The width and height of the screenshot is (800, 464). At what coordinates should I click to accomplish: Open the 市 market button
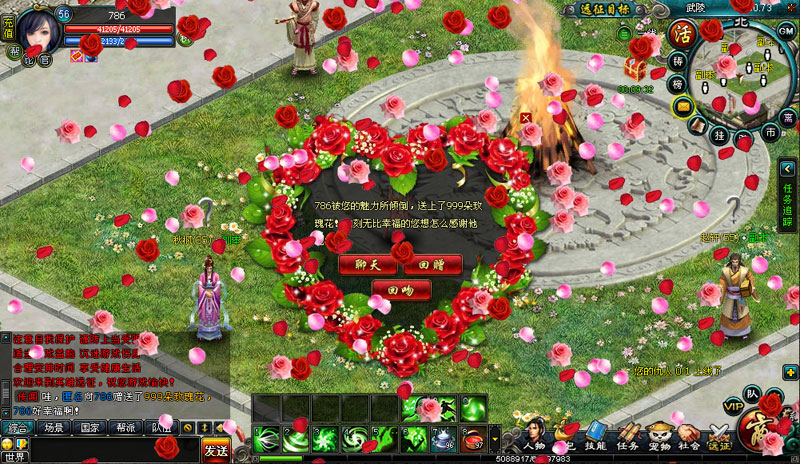pyautogui.click(x=771, y=132)
